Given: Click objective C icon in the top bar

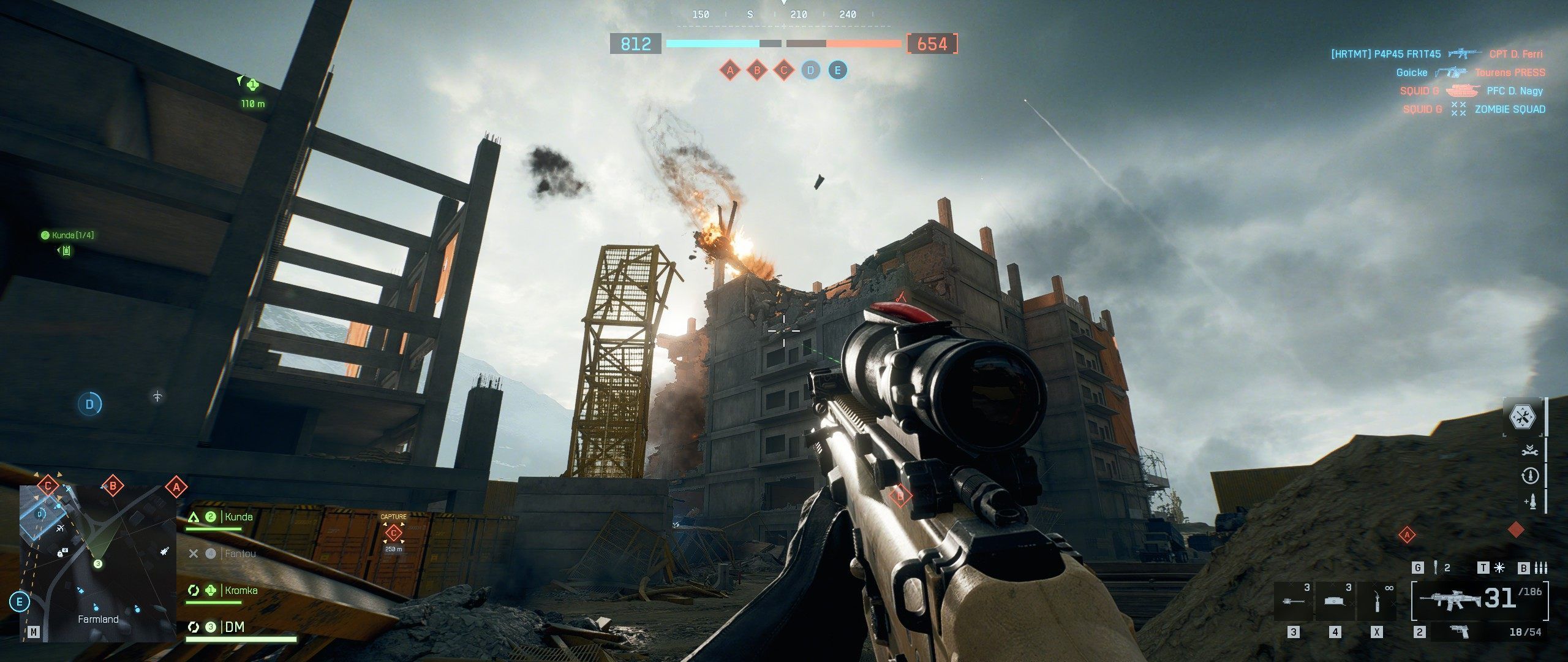Looking at the screenshot, I should [x=783, y=70].
